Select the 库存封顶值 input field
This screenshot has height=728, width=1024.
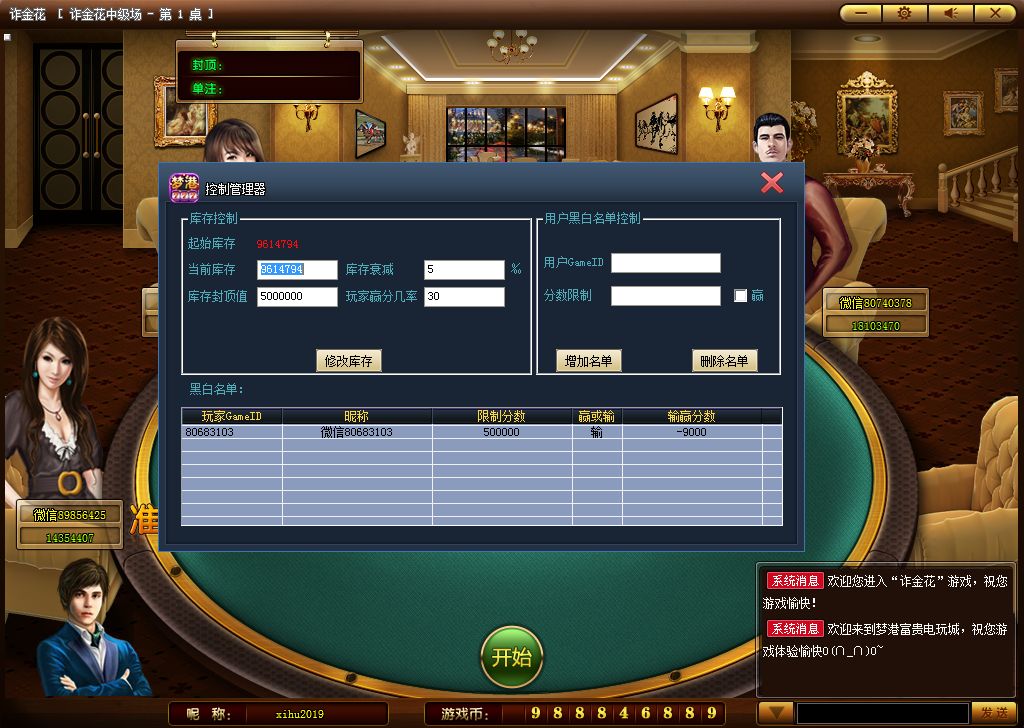click(x=297, y=297)
